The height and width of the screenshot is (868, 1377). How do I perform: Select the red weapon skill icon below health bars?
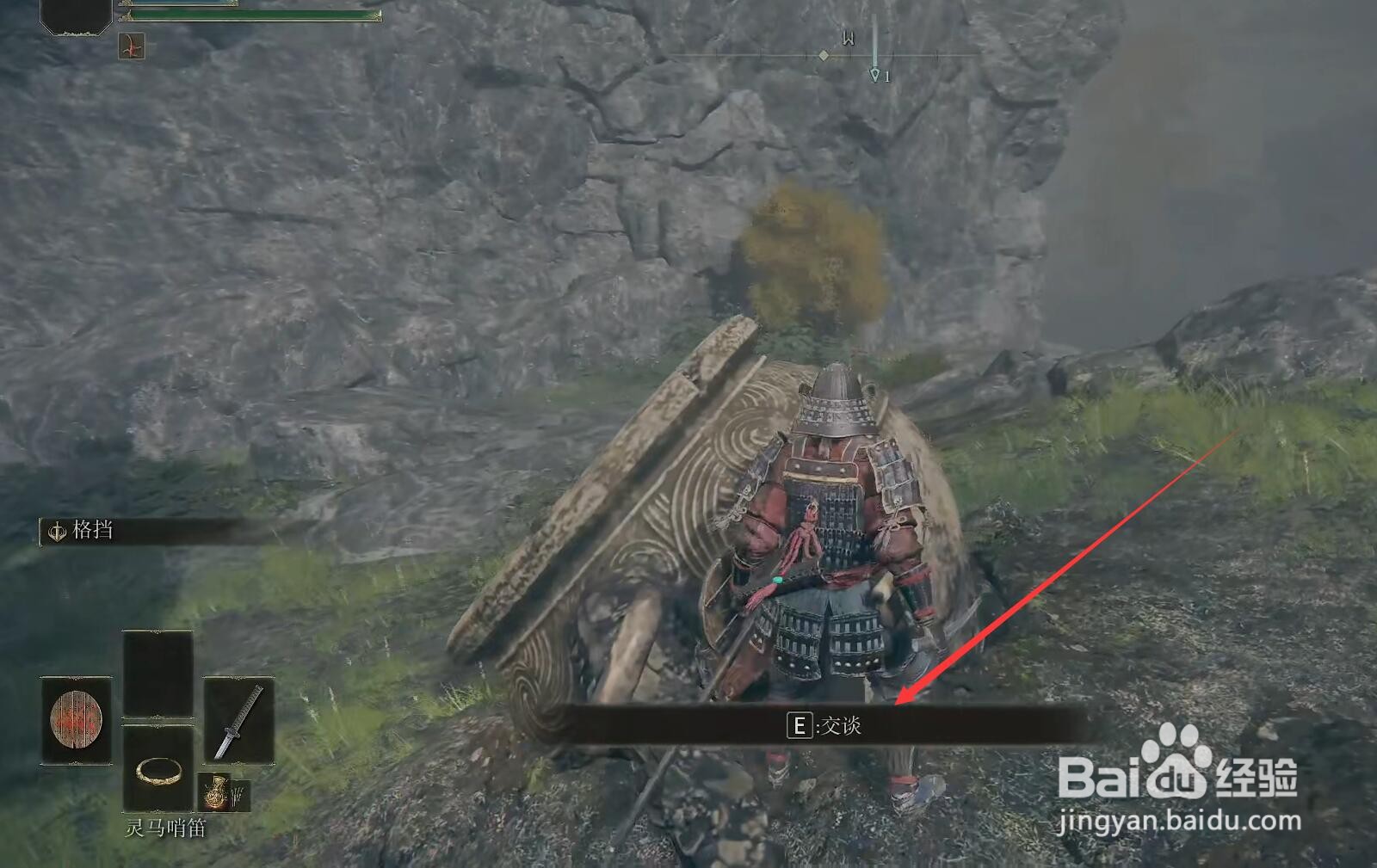coord(131,46)
